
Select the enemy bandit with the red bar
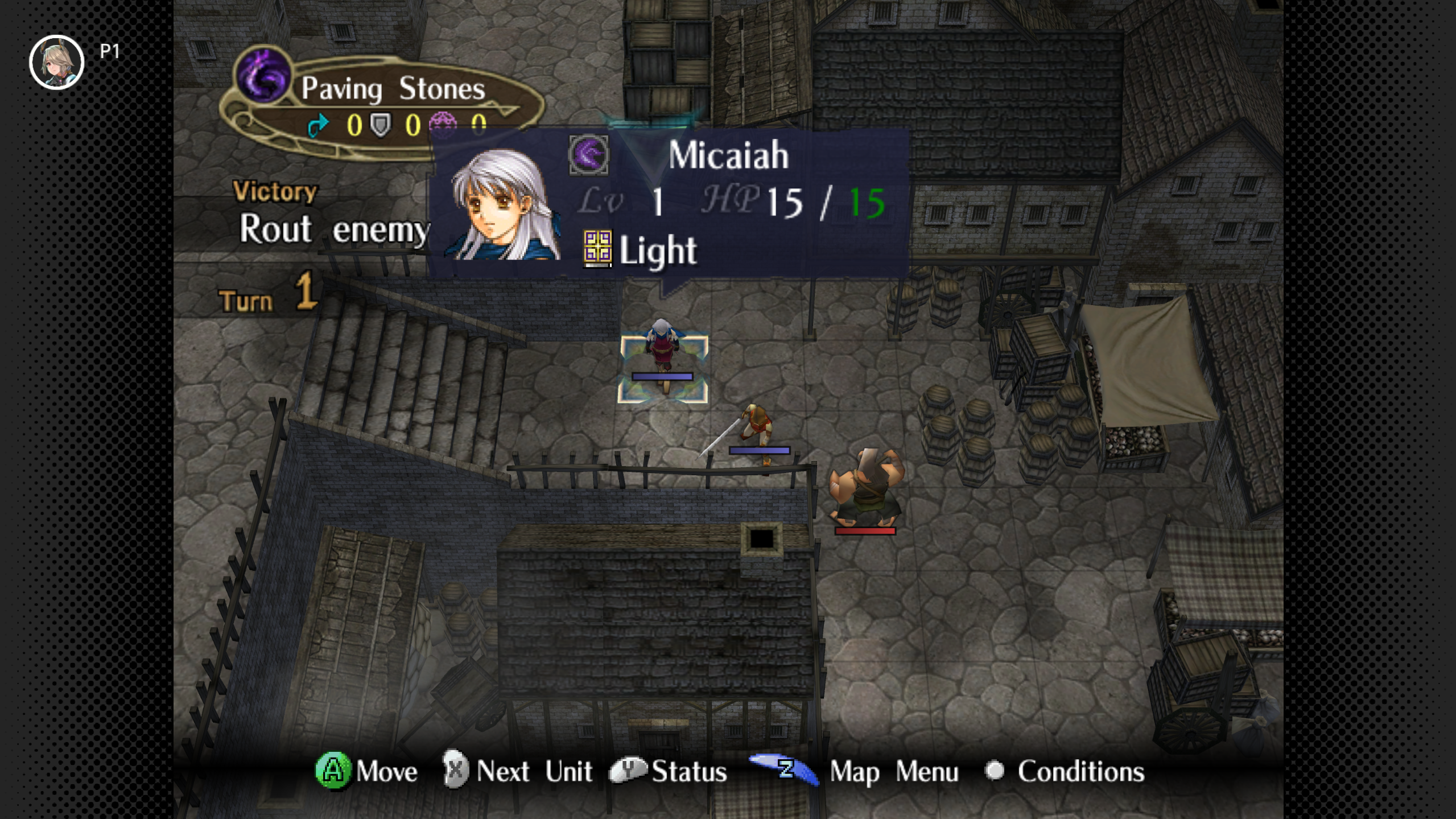click(865, 488)
